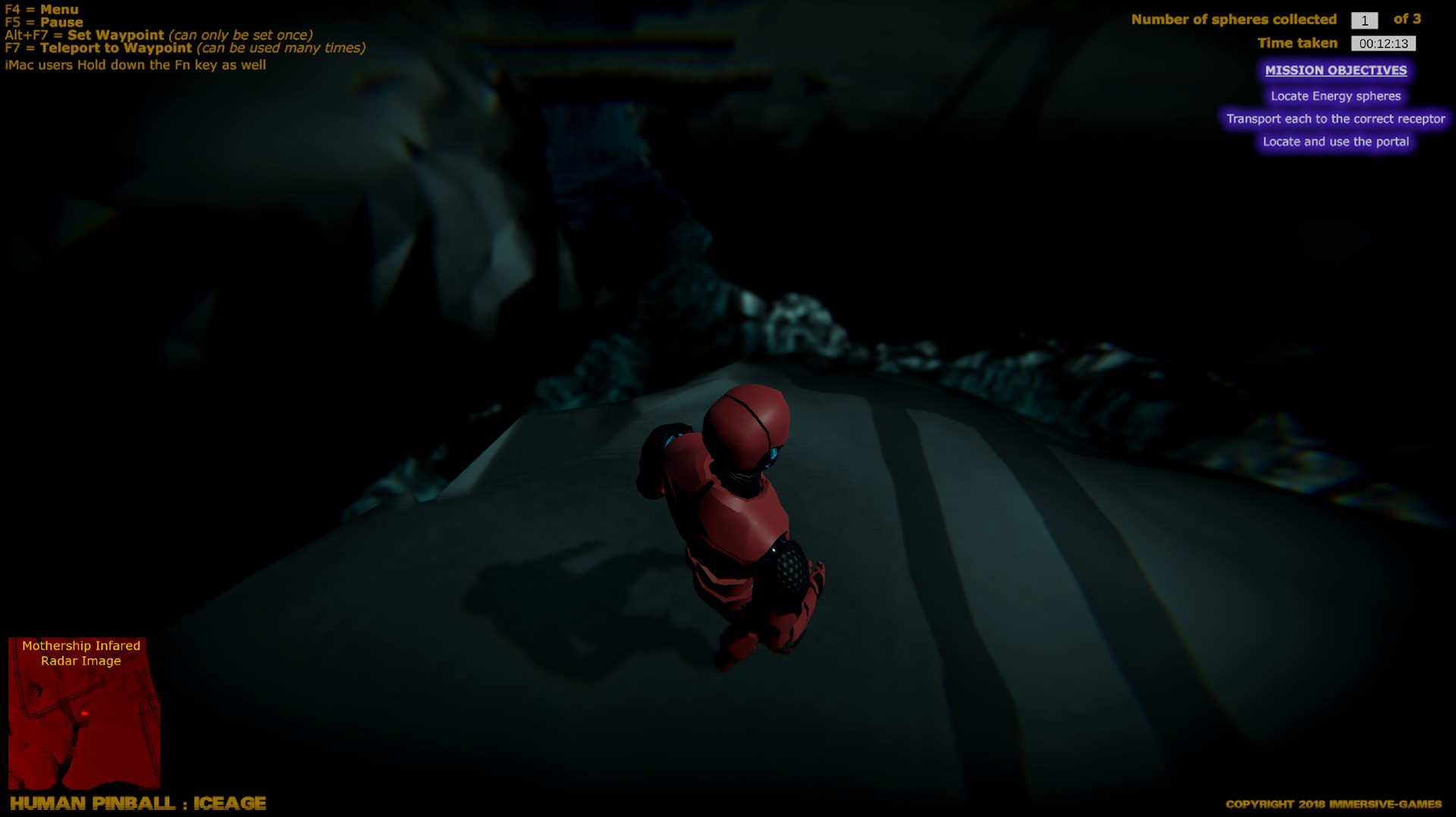Screen dimensions: 1456x817
Task: Click the COPYRIGHT 2018 IMMERSIVE-GAMES text
Action: pos(1333,803)
